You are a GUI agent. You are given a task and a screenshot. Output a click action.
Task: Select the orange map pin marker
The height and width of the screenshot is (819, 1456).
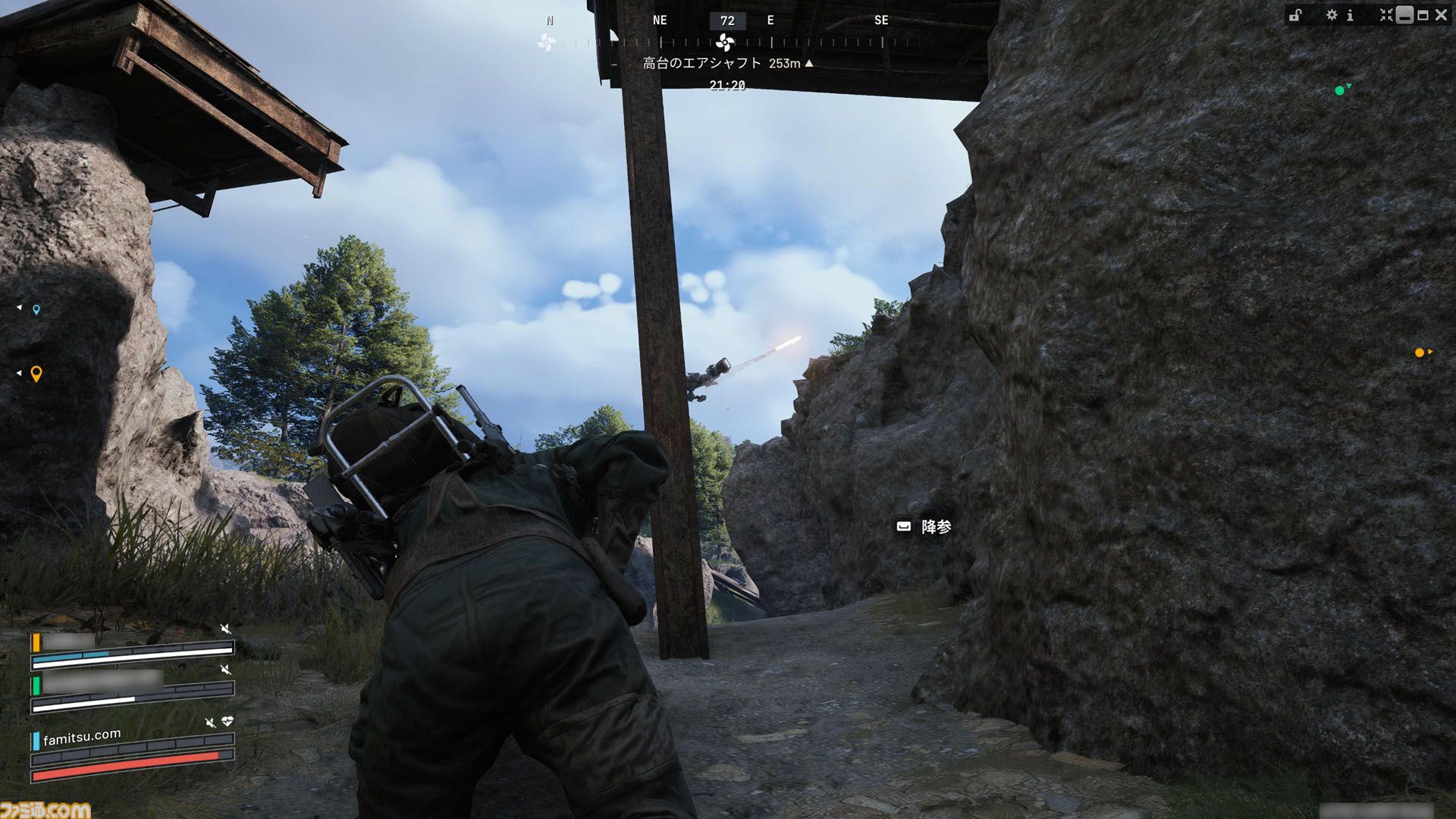(x=36, y=374)
